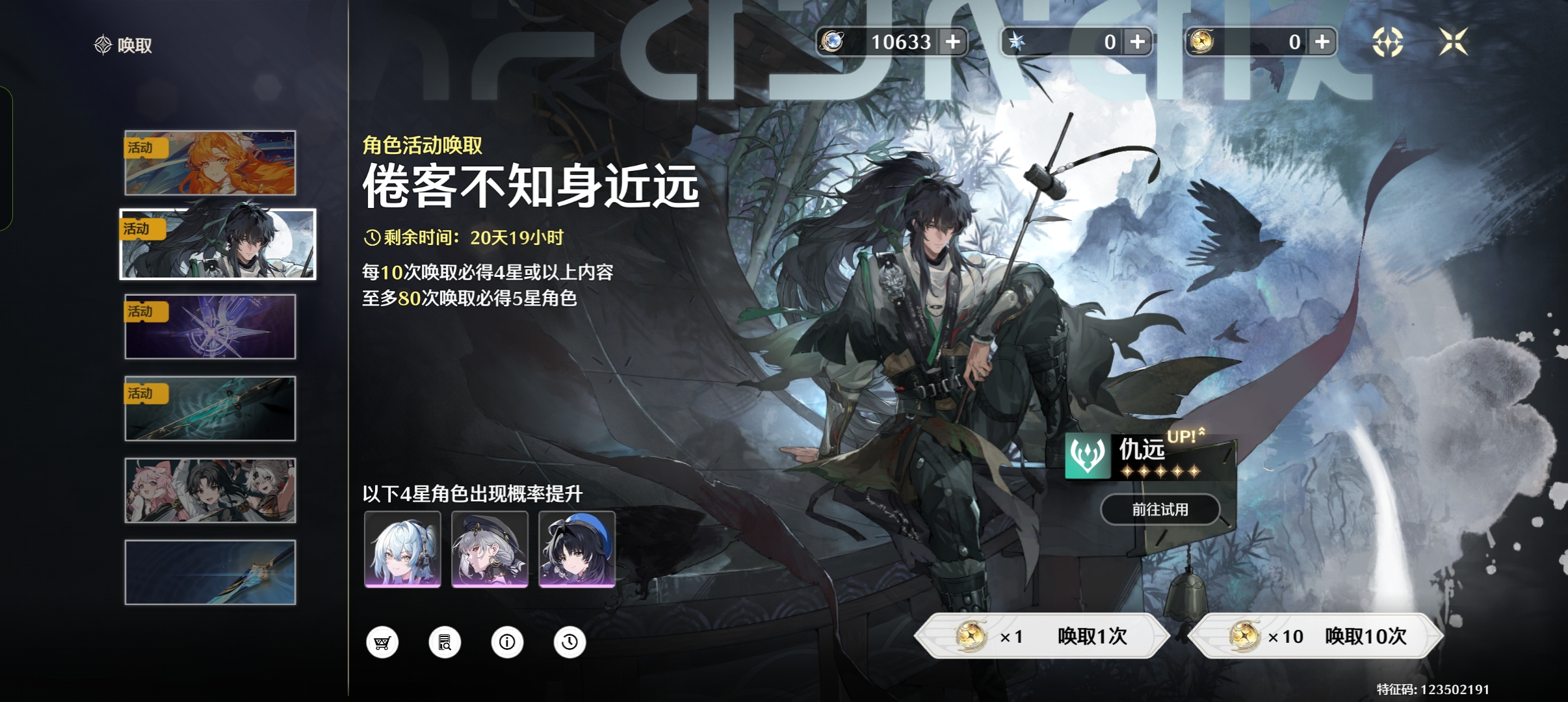Image resolution: width=1568 pixels, height=702 pixels.
Task: Add blue star currency with plus button
Action: coord(1138,42)
